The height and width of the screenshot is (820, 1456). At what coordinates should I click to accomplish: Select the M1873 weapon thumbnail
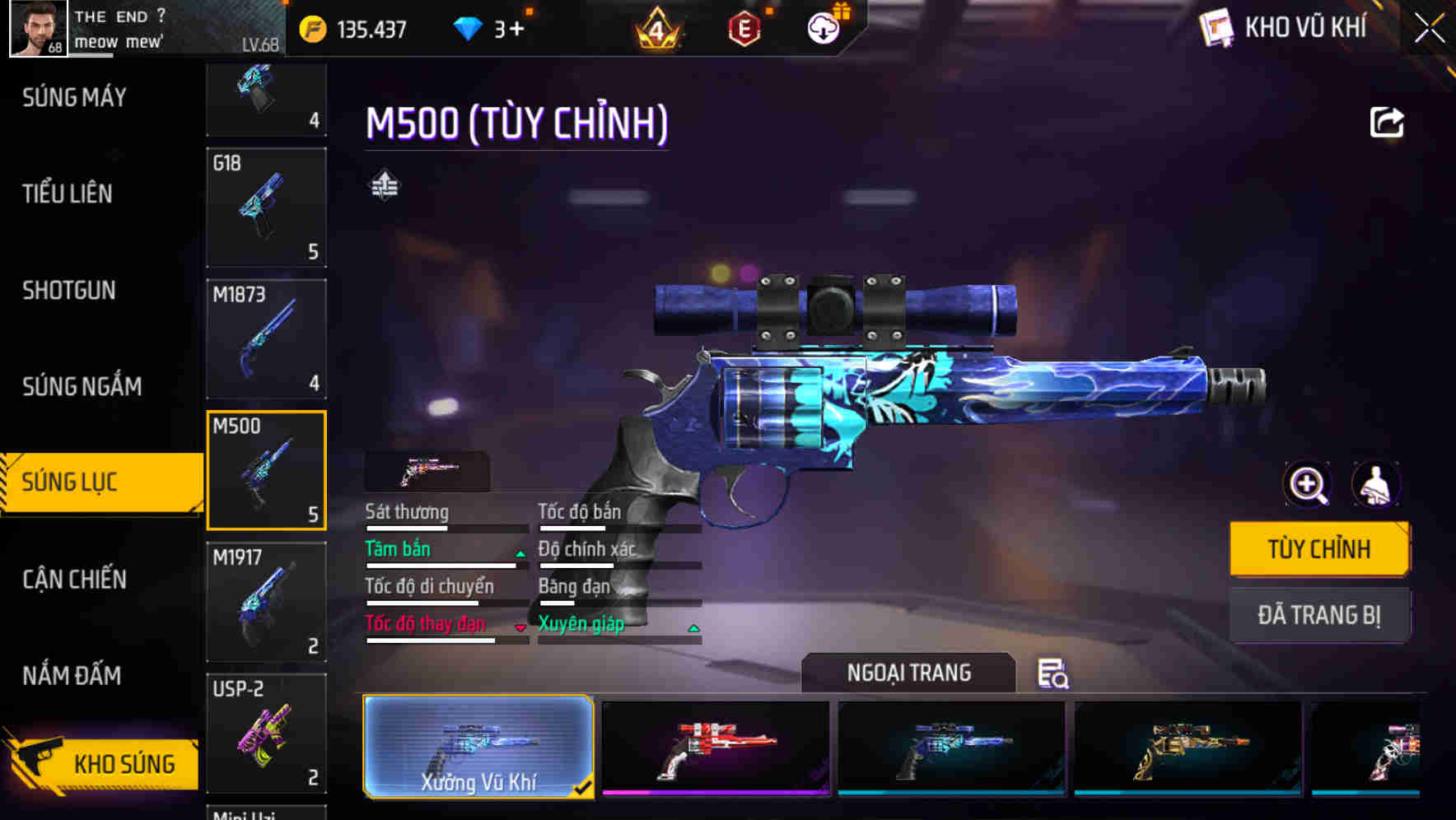pos(266,338)
